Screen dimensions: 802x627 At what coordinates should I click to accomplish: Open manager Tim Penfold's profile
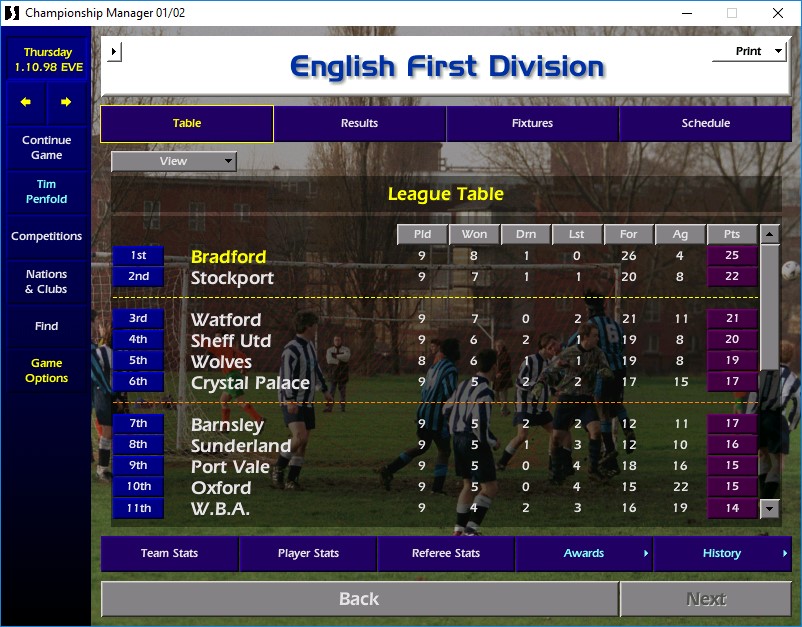46,191
